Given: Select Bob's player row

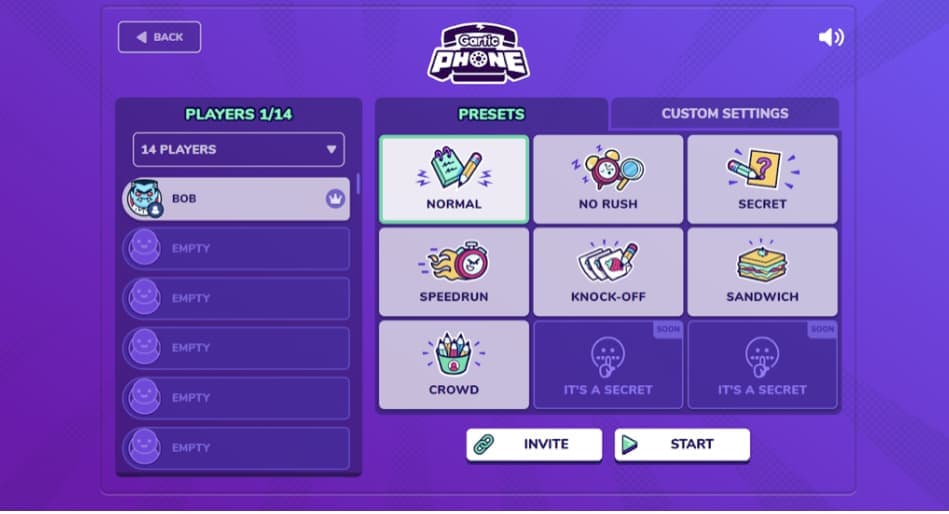Looking at the screenshot, I should 236,199.
